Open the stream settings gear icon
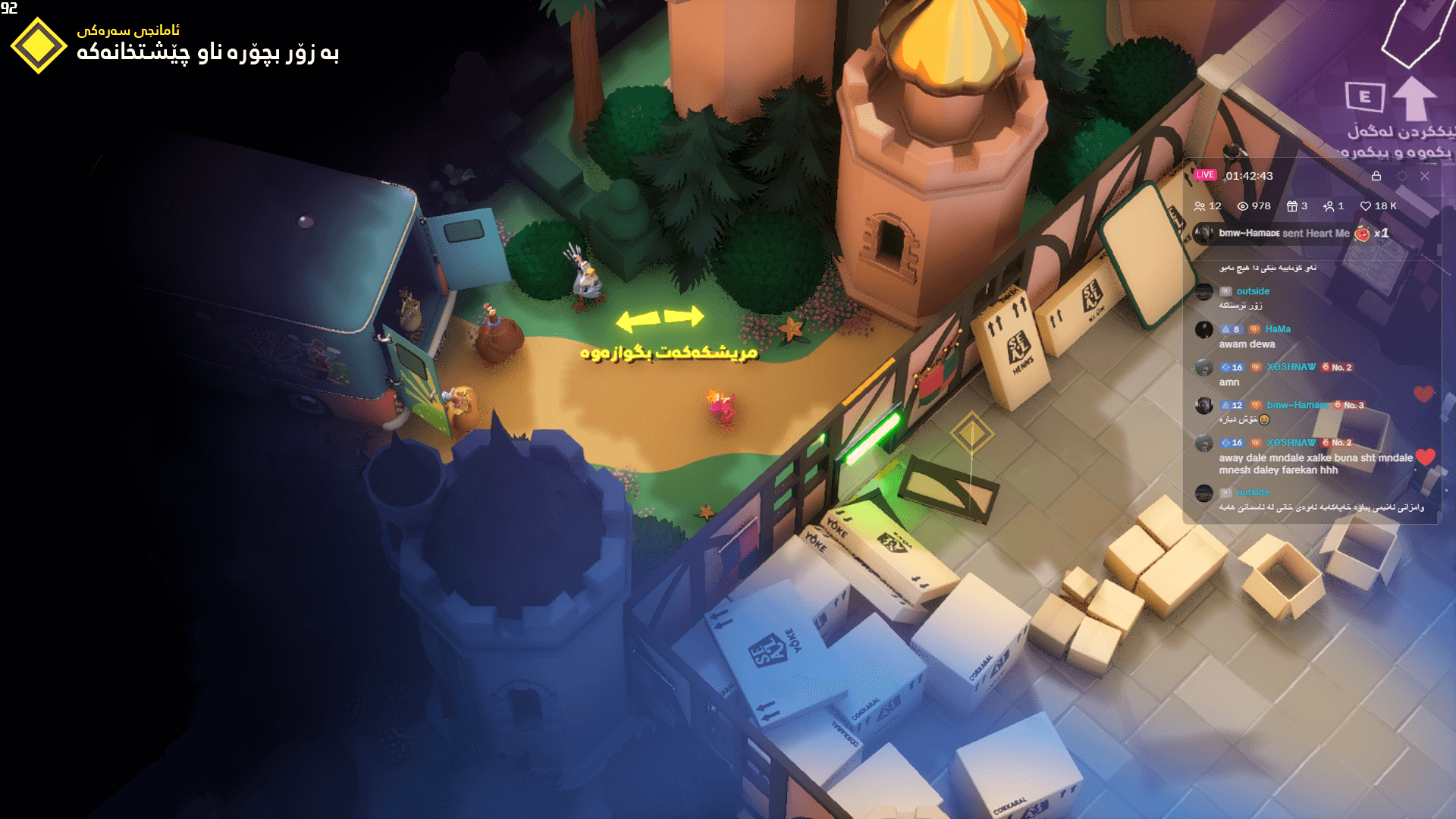 click(x=1402, y=176)
